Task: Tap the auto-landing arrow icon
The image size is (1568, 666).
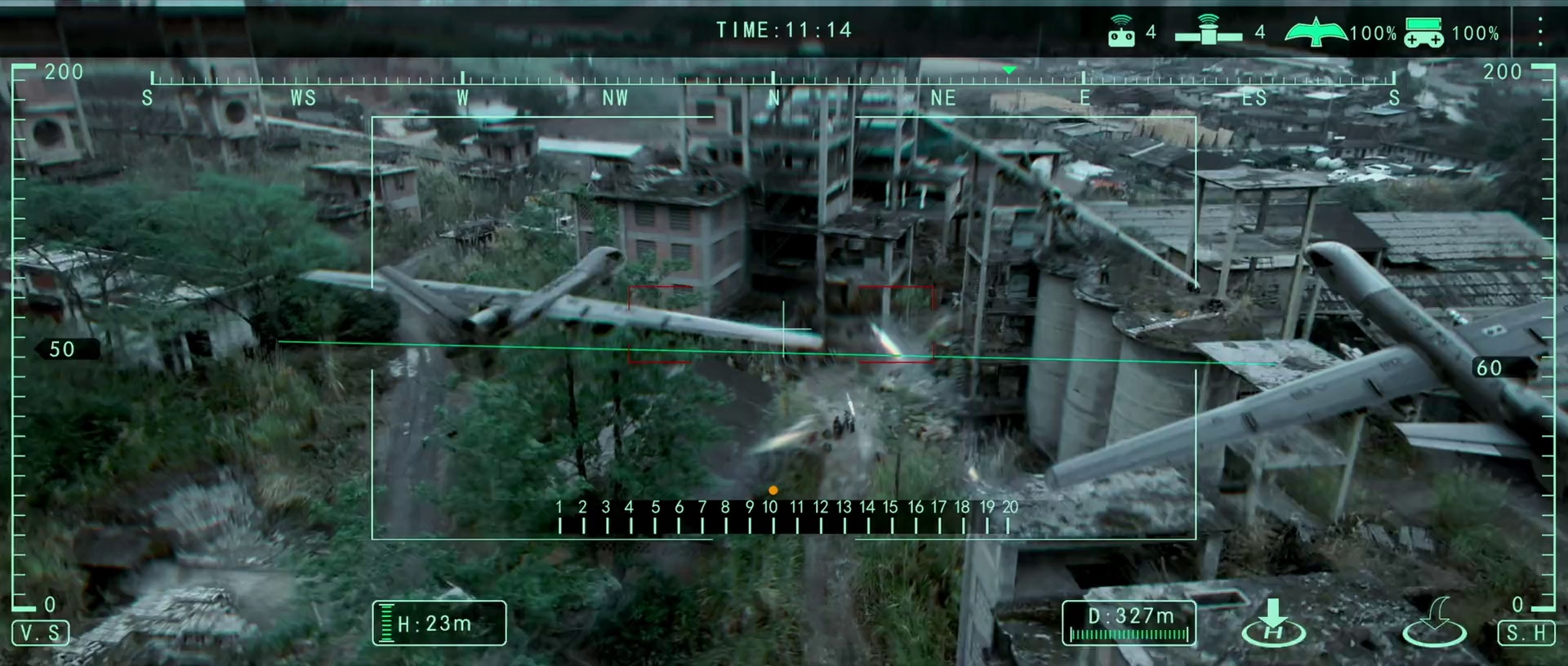Action: click(x=1434, y=624)
